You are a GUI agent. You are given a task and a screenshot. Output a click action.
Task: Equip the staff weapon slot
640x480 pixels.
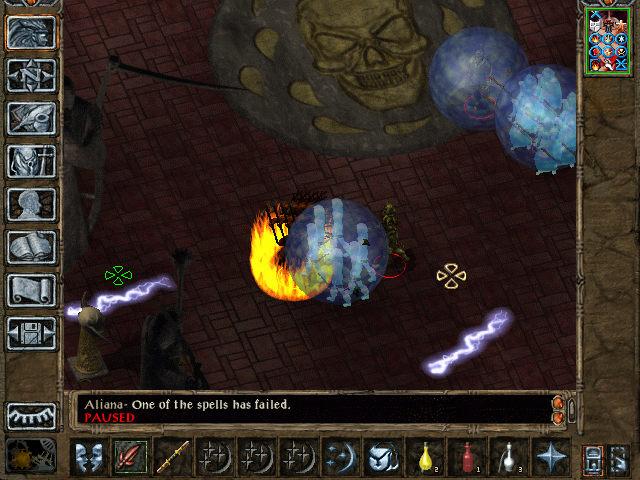coord(172,457)
